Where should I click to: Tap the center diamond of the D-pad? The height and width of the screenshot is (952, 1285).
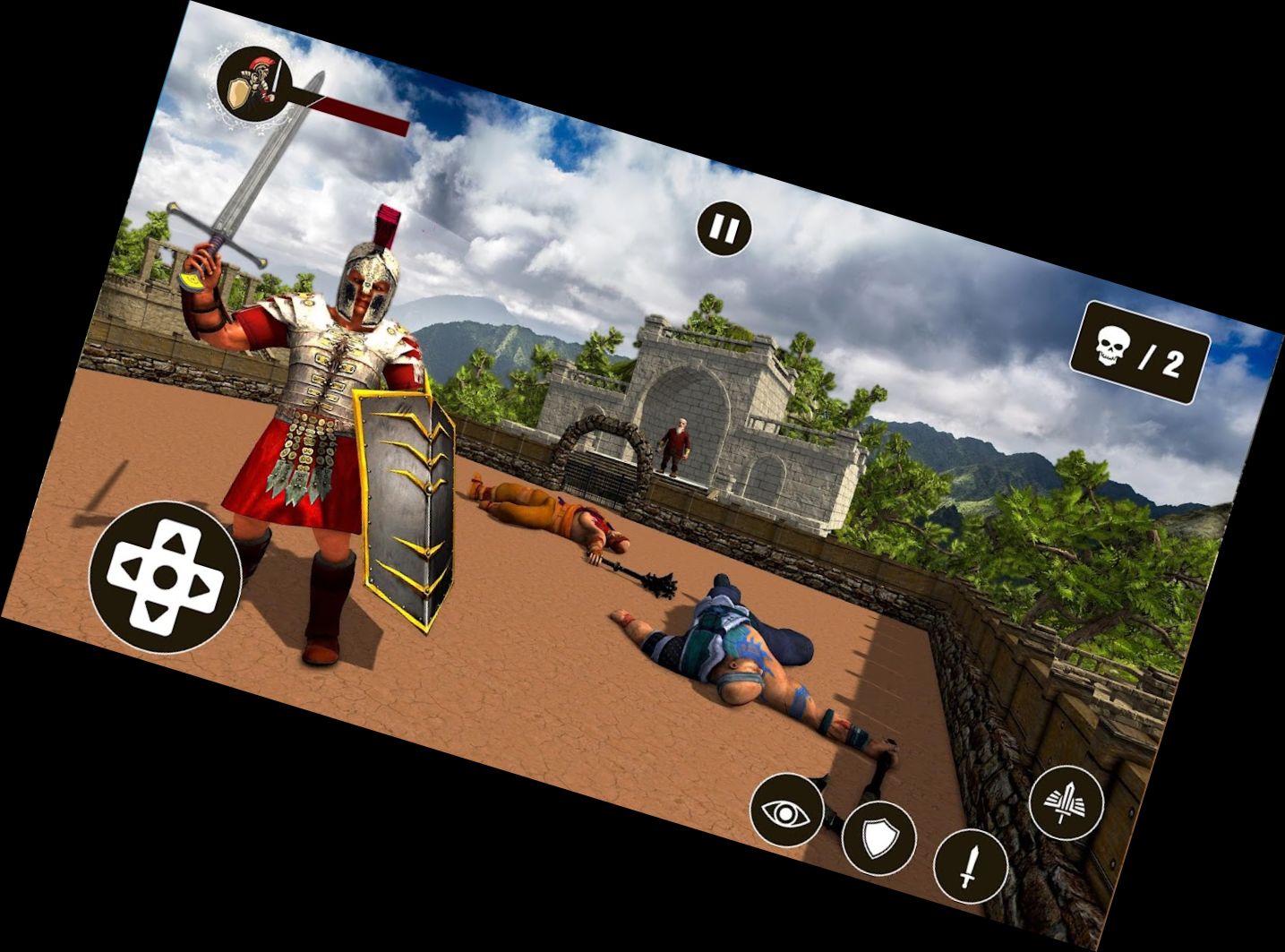click(x=166, y=577)
